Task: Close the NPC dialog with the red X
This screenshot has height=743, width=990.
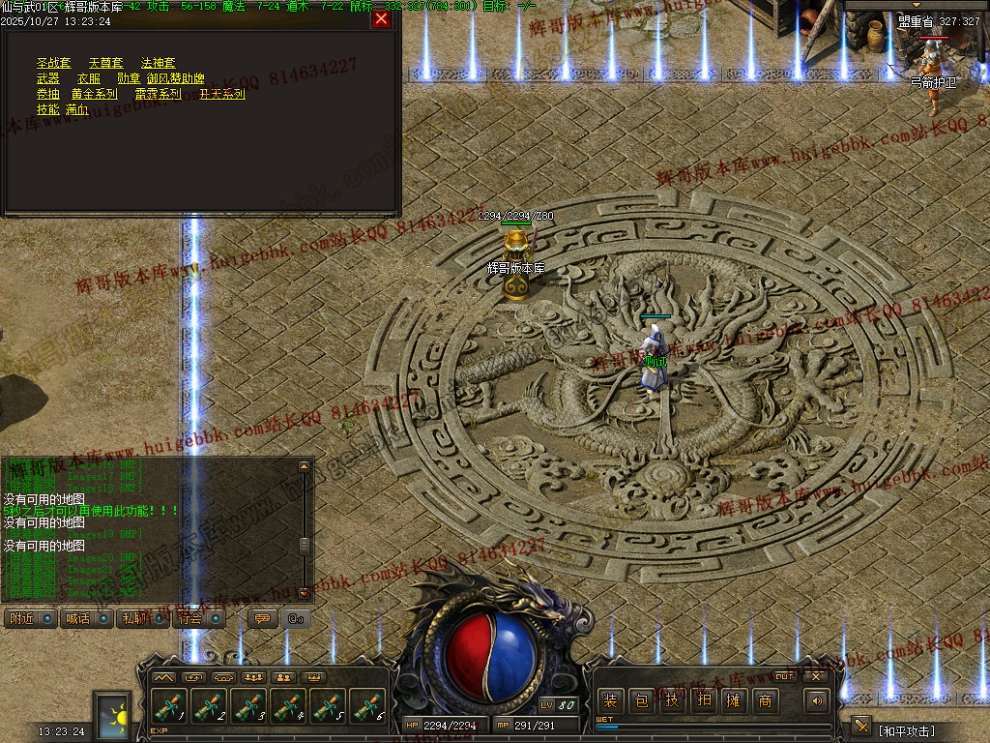Action: pos(381,19)
